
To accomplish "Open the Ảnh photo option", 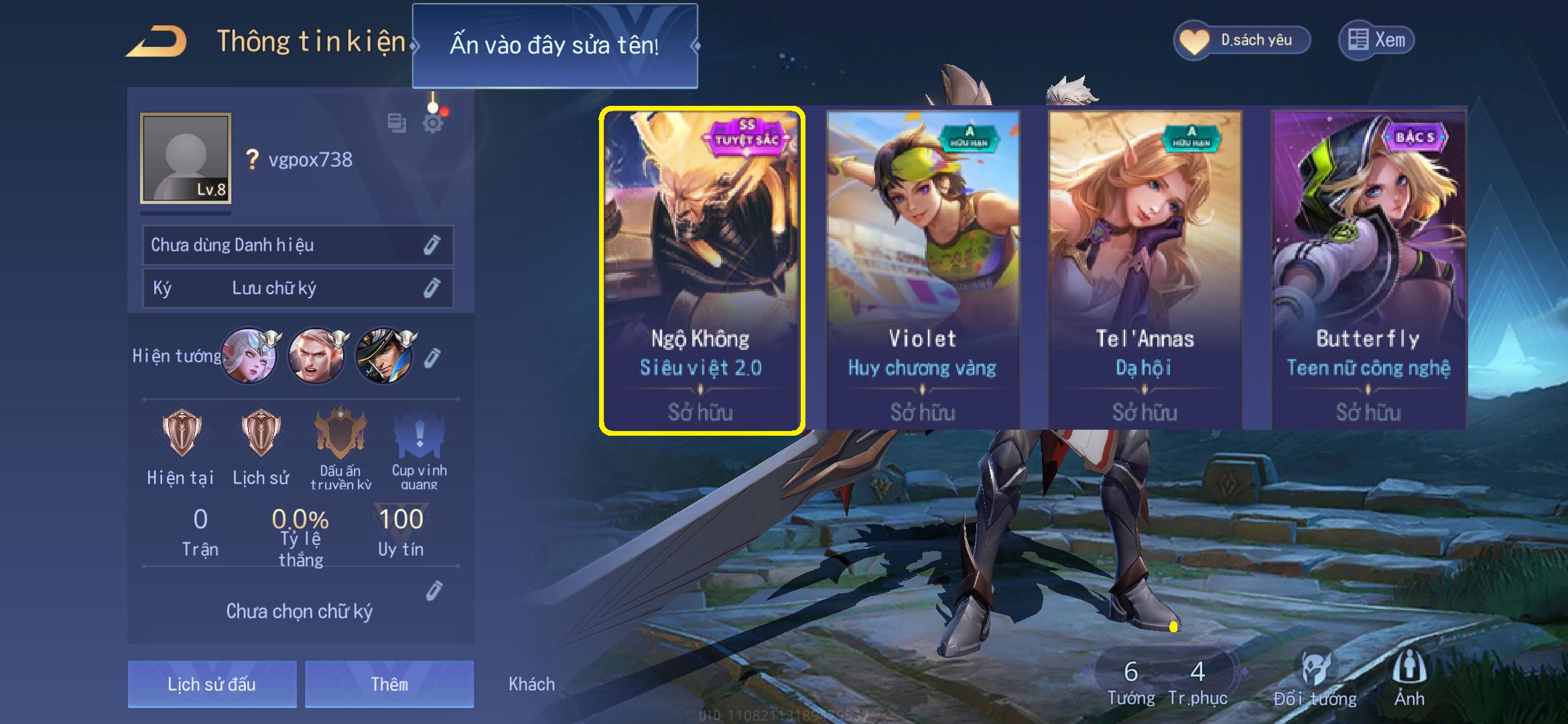I will click(1409, 678).
